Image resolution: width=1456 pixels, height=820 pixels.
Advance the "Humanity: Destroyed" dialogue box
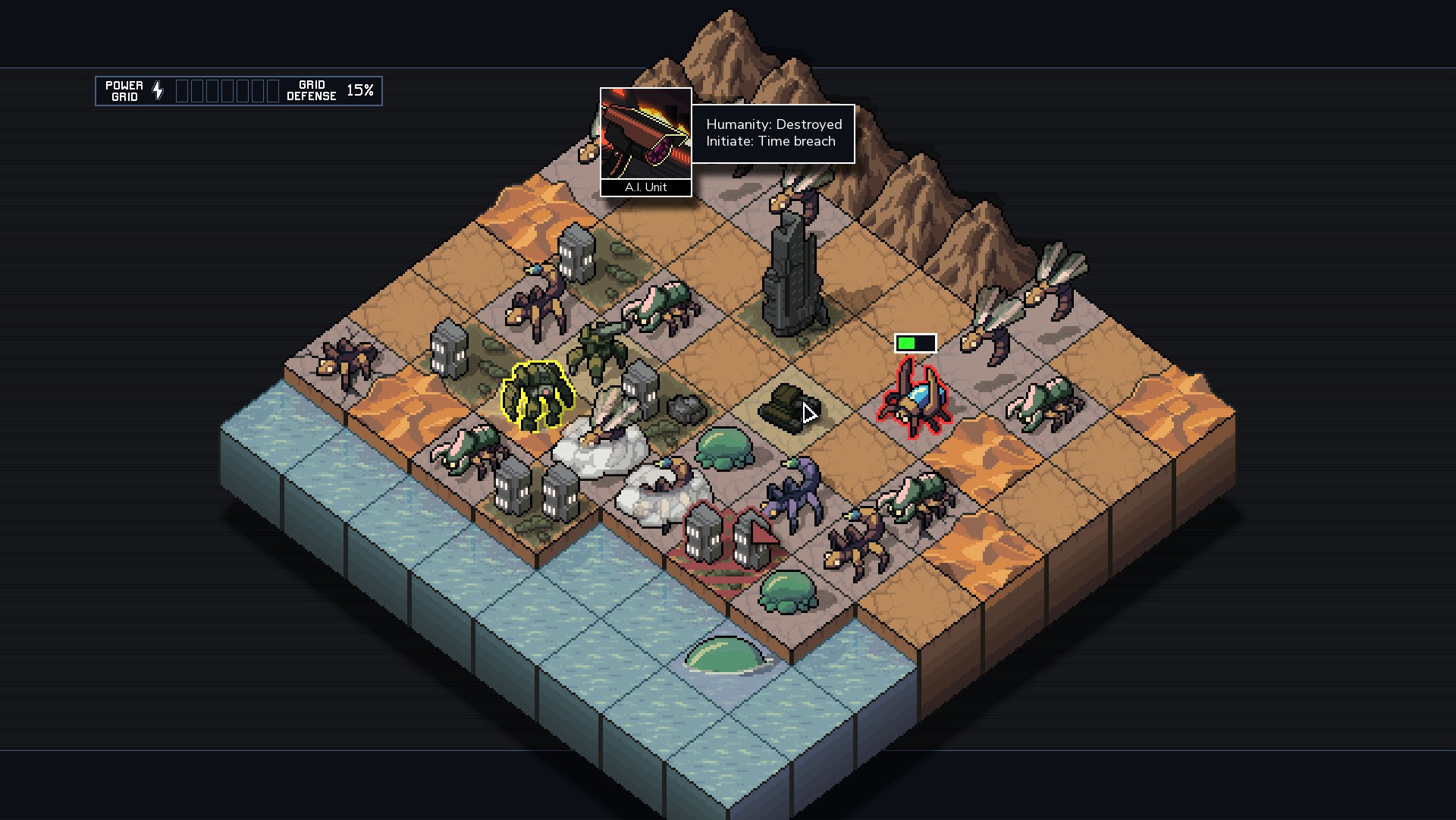pyautogui.click(x=772, y=134)
